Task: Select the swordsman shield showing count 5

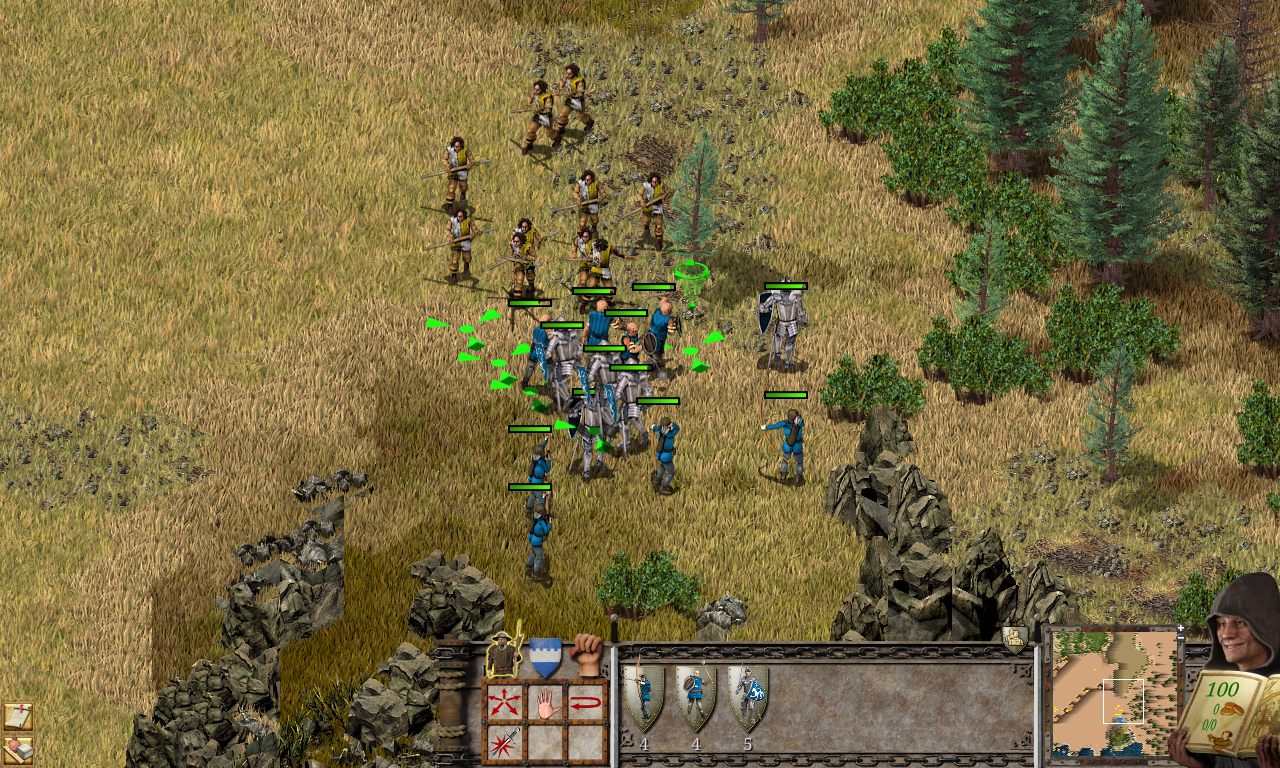Action: pos(749,695)
